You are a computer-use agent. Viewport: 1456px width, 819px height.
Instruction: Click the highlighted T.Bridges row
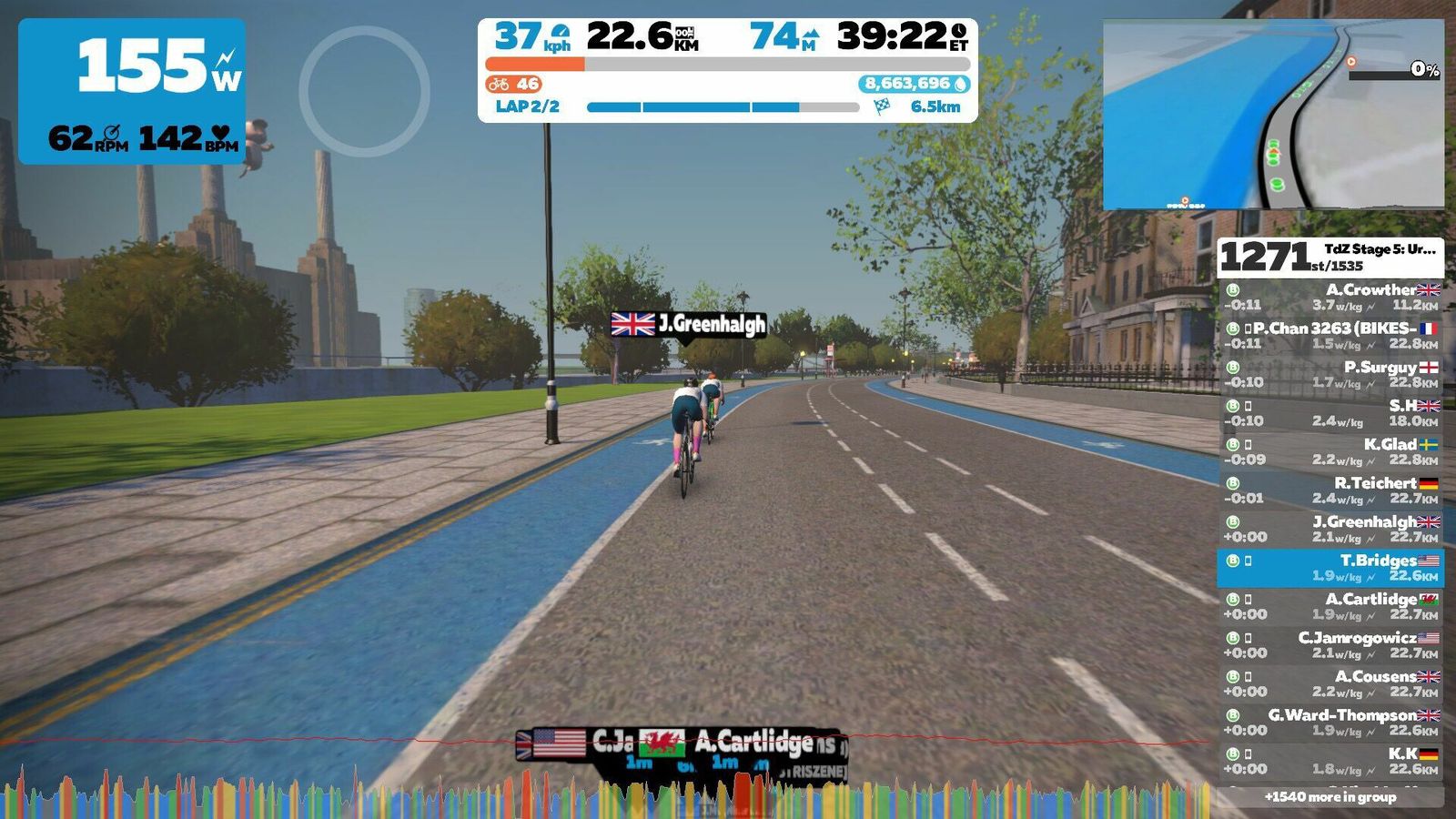click(x=1330, y=568)
